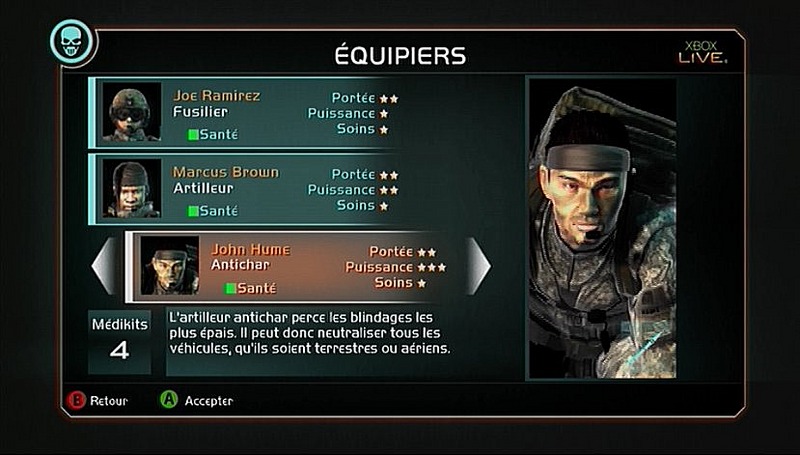Confirm the squad with Accepter

point(197,400)
